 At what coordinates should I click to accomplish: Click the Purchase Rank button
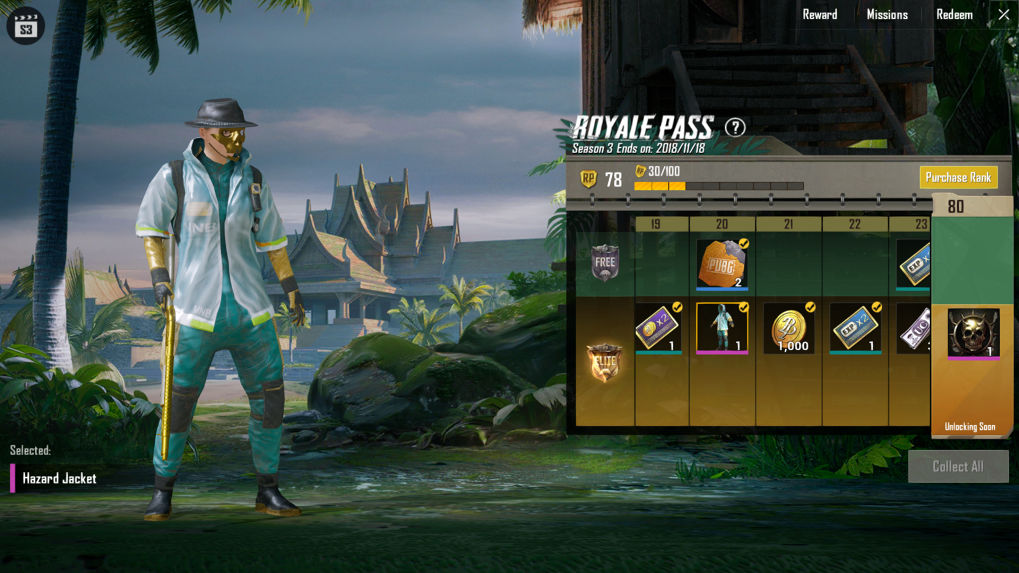point(958,178)
